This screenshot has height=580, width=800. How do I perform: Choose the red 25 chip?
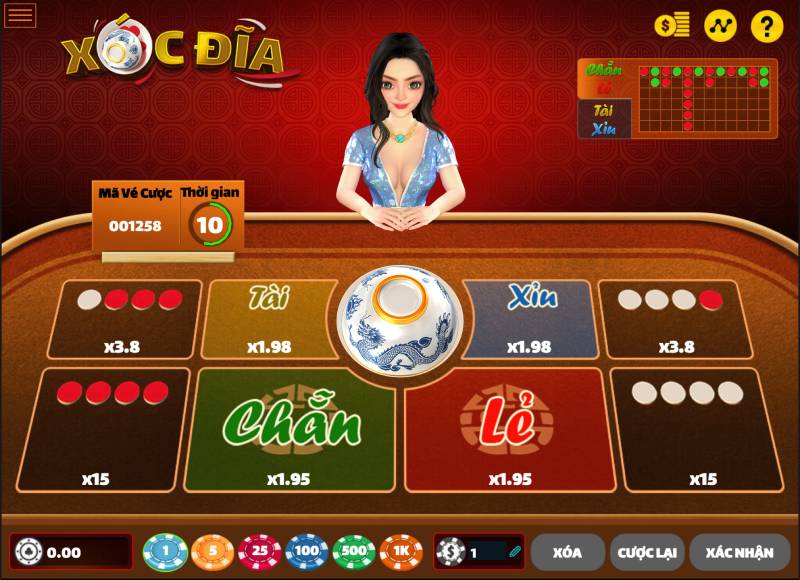(259, 551)
